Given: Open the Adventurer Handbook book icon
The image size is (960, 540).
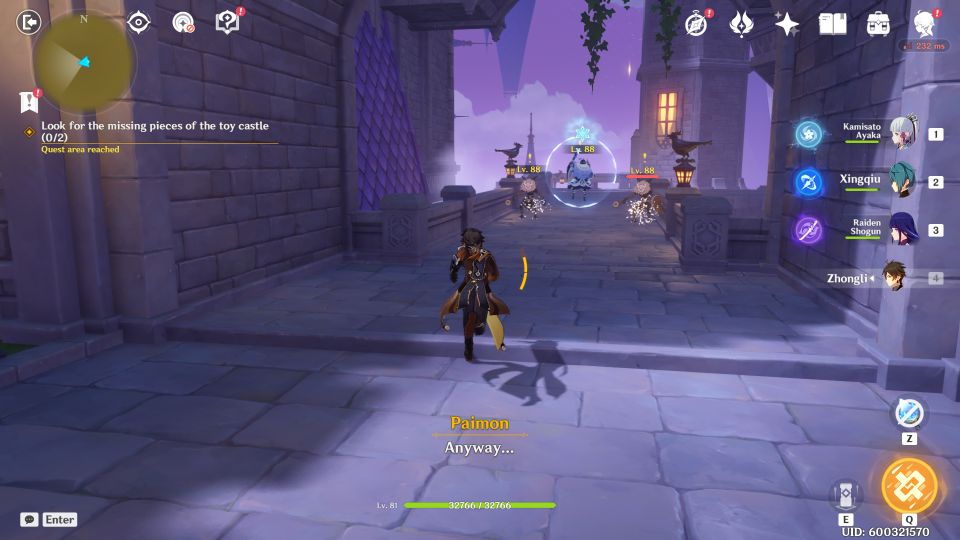Looking at the screenshot, I should [832, 24].
